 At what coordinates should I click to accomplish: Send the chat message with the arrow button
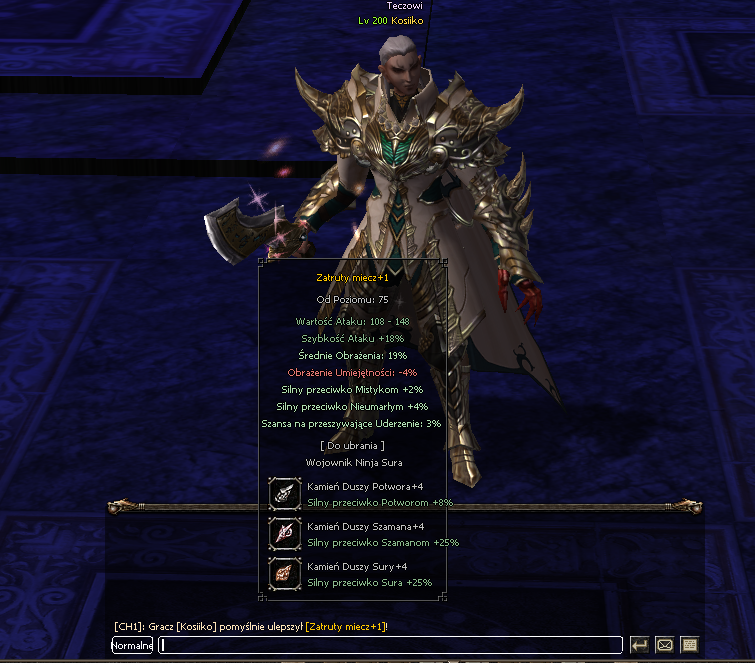click(x=640, y=645)
